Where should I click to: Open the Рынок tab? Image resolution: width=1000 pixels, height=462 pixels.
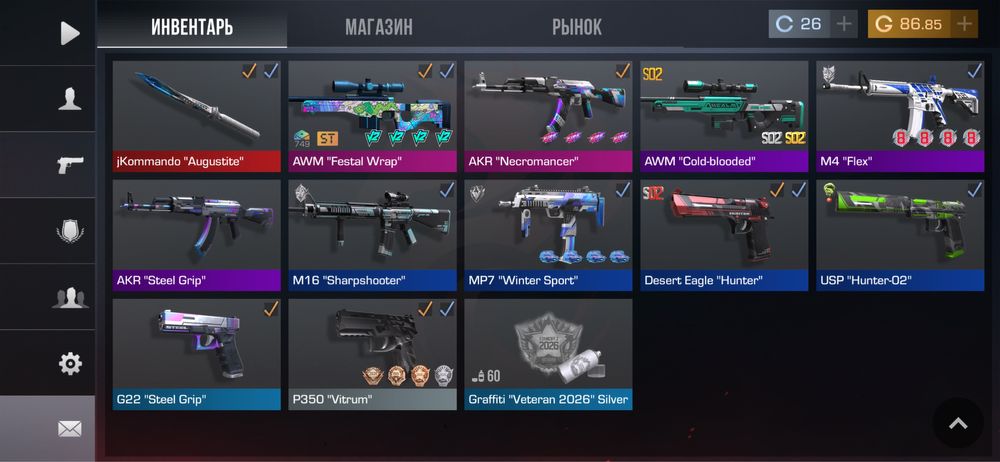point(577,27)
